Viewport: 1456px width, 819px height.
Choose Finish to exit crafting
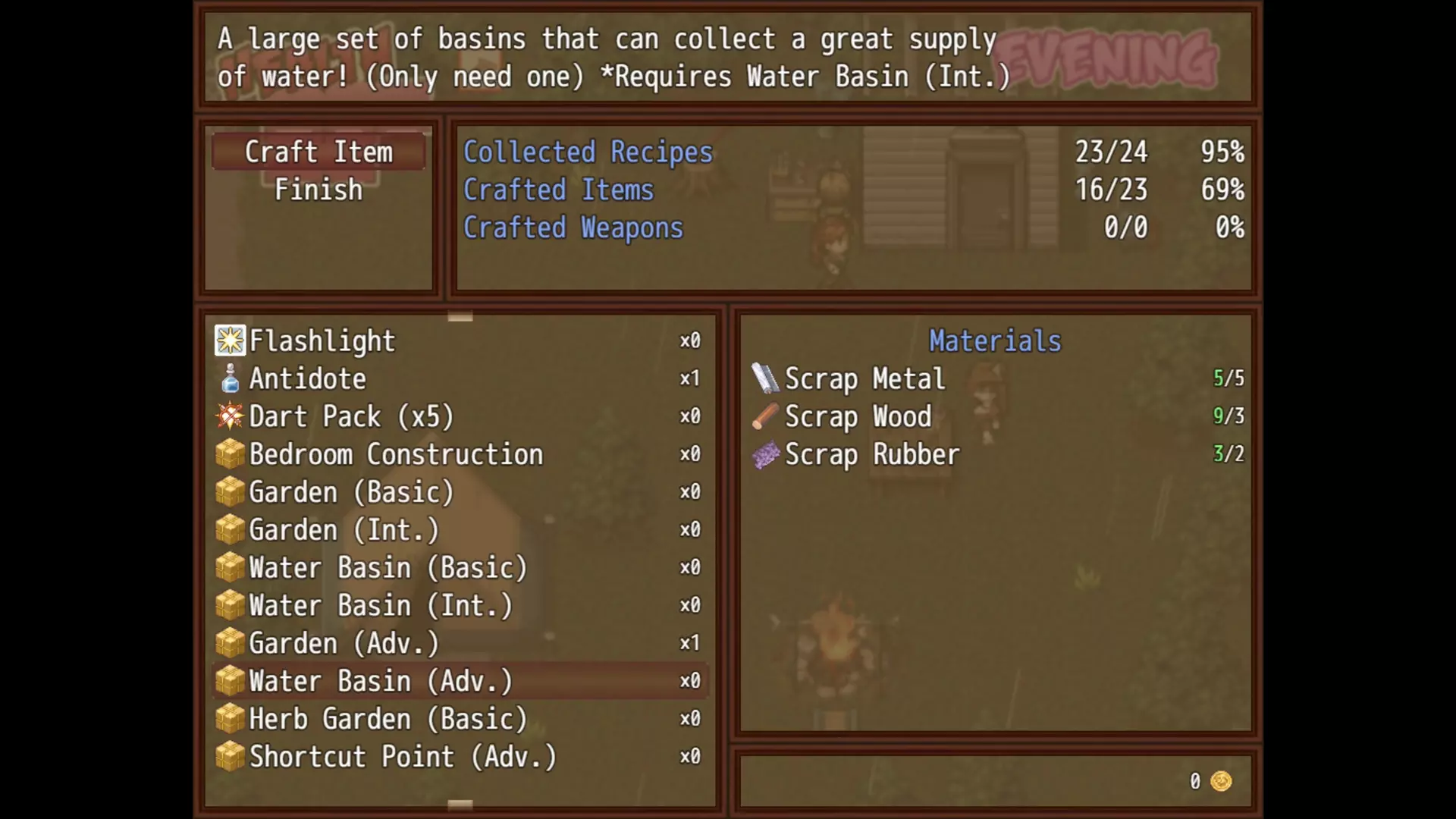318,190
